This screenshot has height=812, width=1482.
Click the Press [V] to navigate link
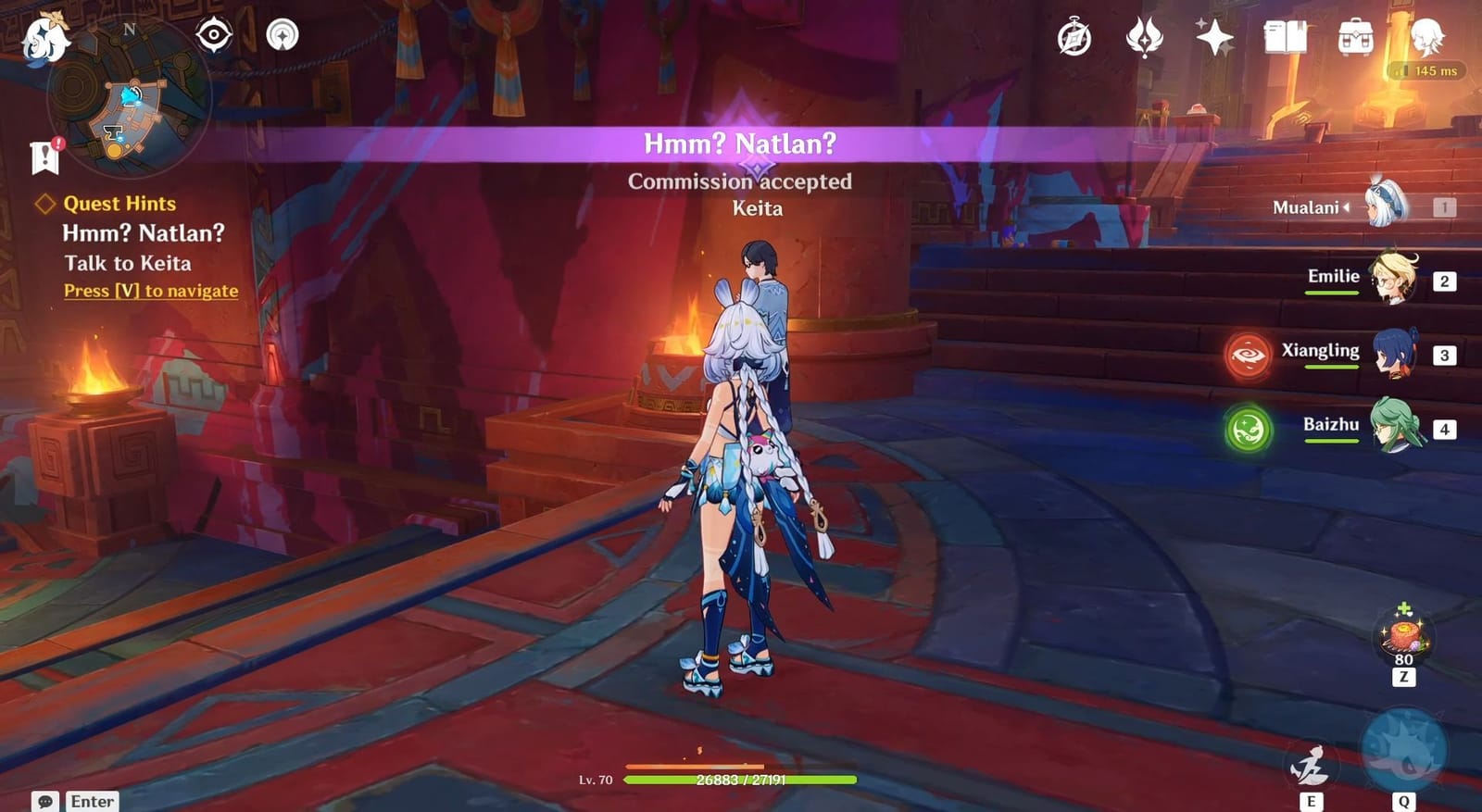[150, 291]
